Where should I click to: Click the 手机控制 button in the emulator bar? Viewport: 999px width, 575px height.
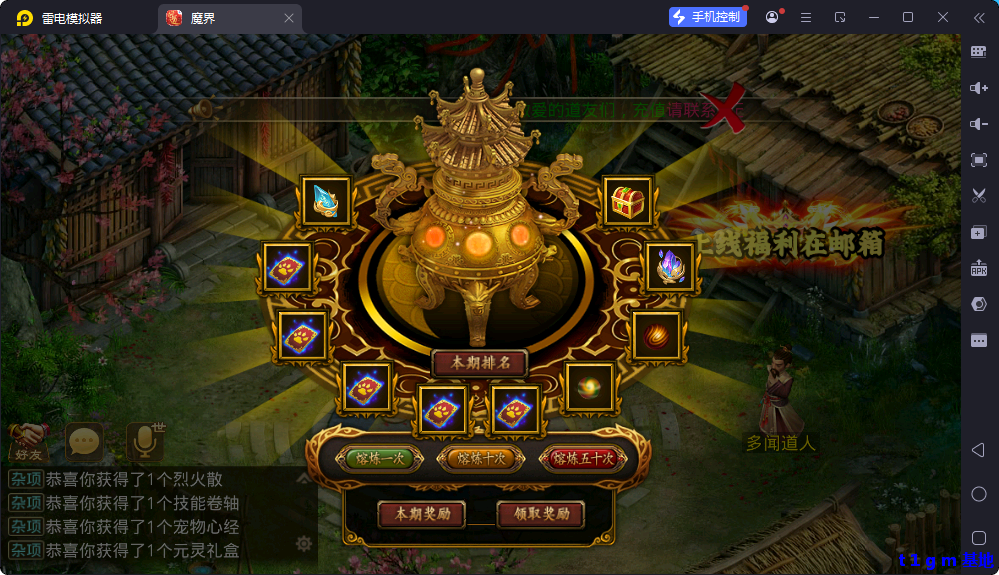click(x=708, y=17)
